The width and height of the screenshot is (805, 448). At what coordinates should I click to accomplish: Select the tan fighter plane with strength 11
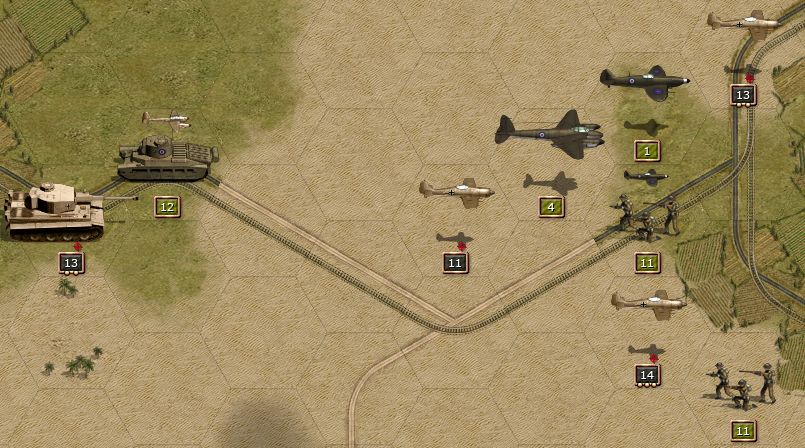coord(457,189)
